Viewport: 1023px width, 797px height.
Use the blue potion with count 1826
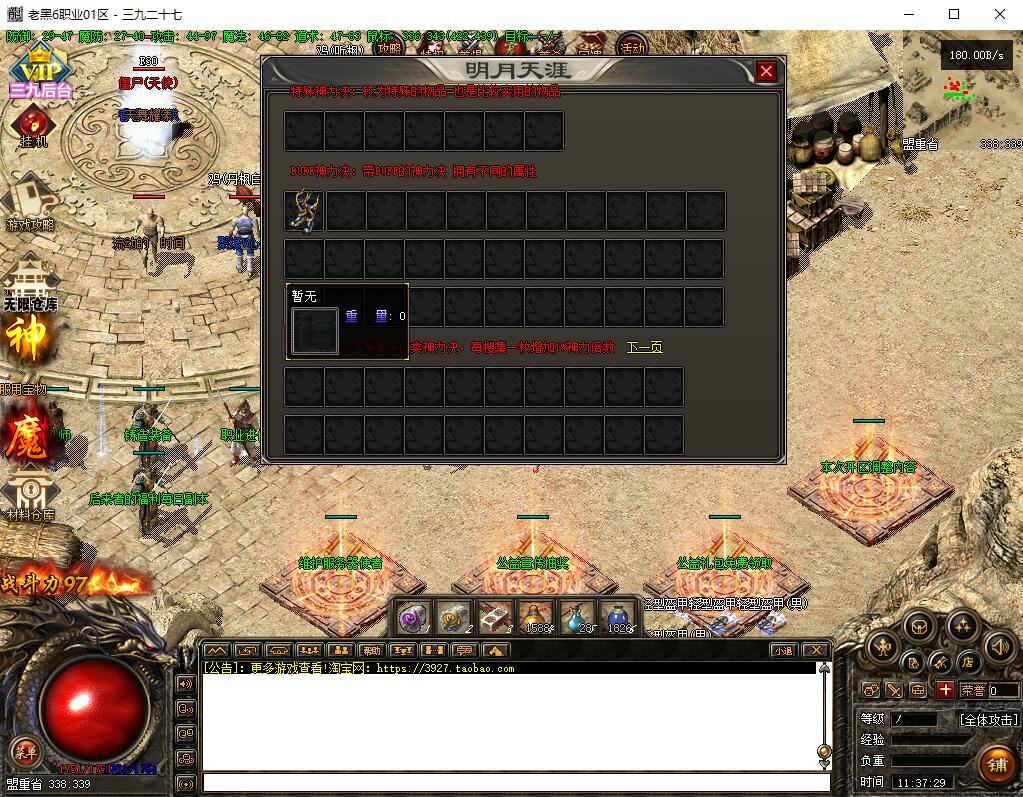pyautogui.click(x=619, y=616)
